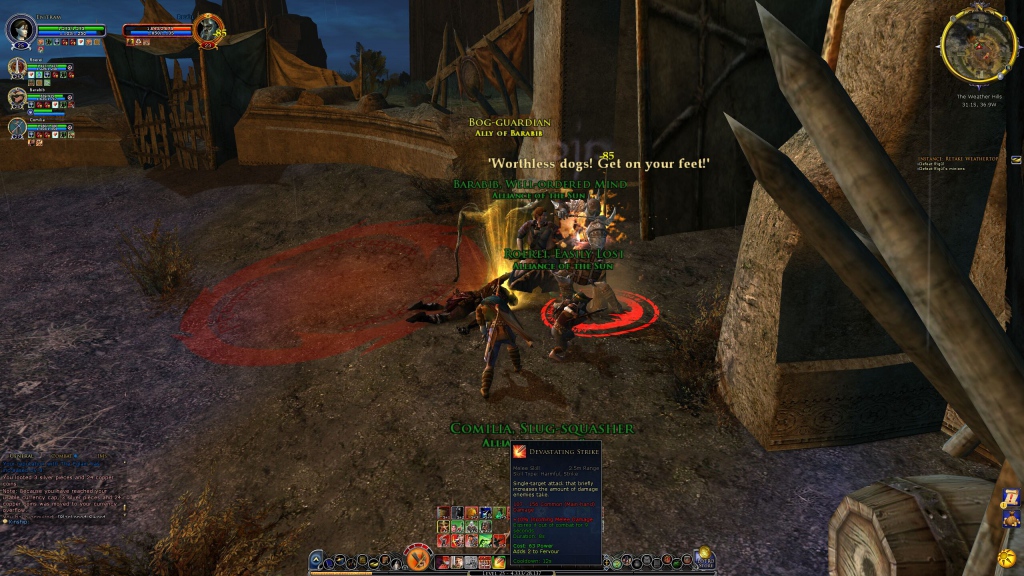
Task: Open the main menu arrow button
Action: point(315,560)
